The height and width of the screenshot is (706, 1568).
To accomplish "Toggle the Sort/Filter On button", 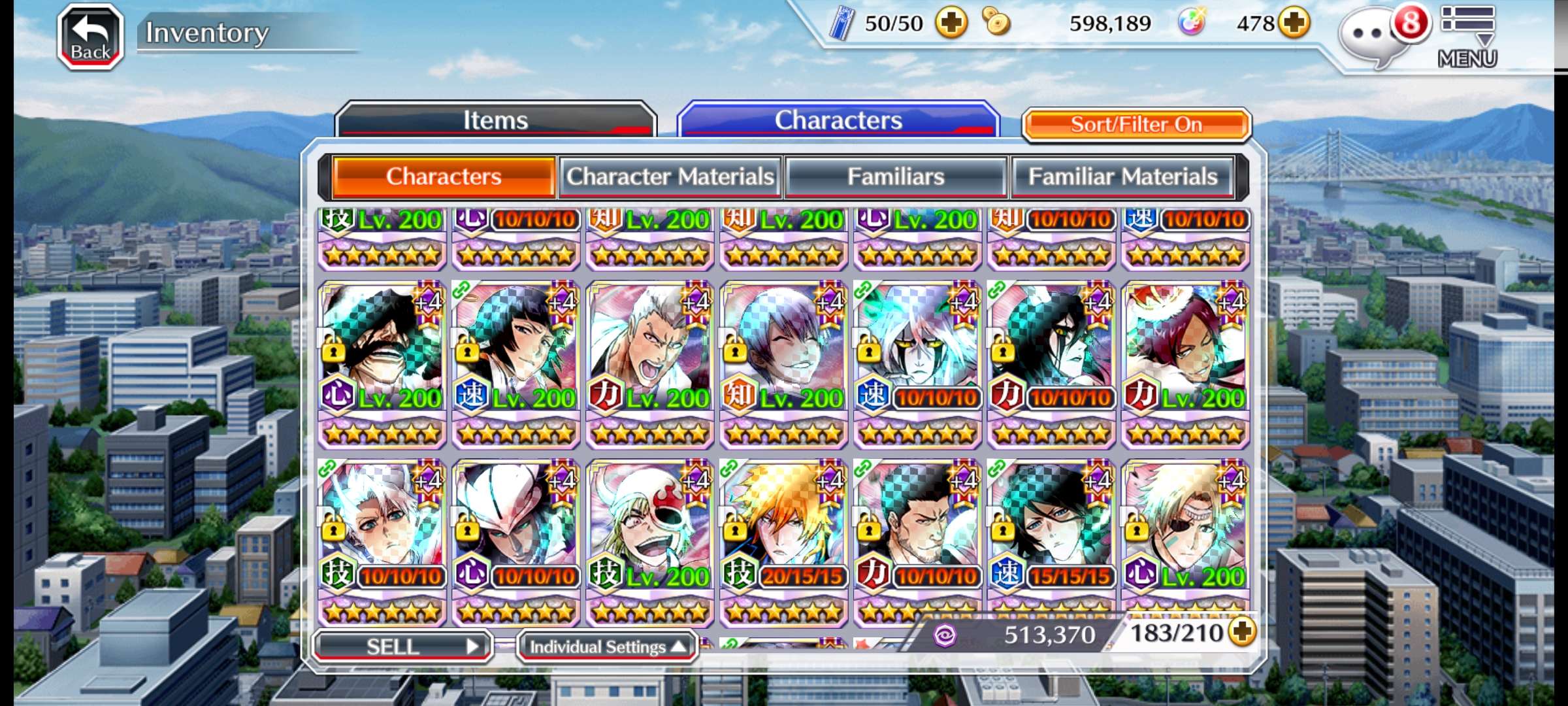I will 1136,124.
